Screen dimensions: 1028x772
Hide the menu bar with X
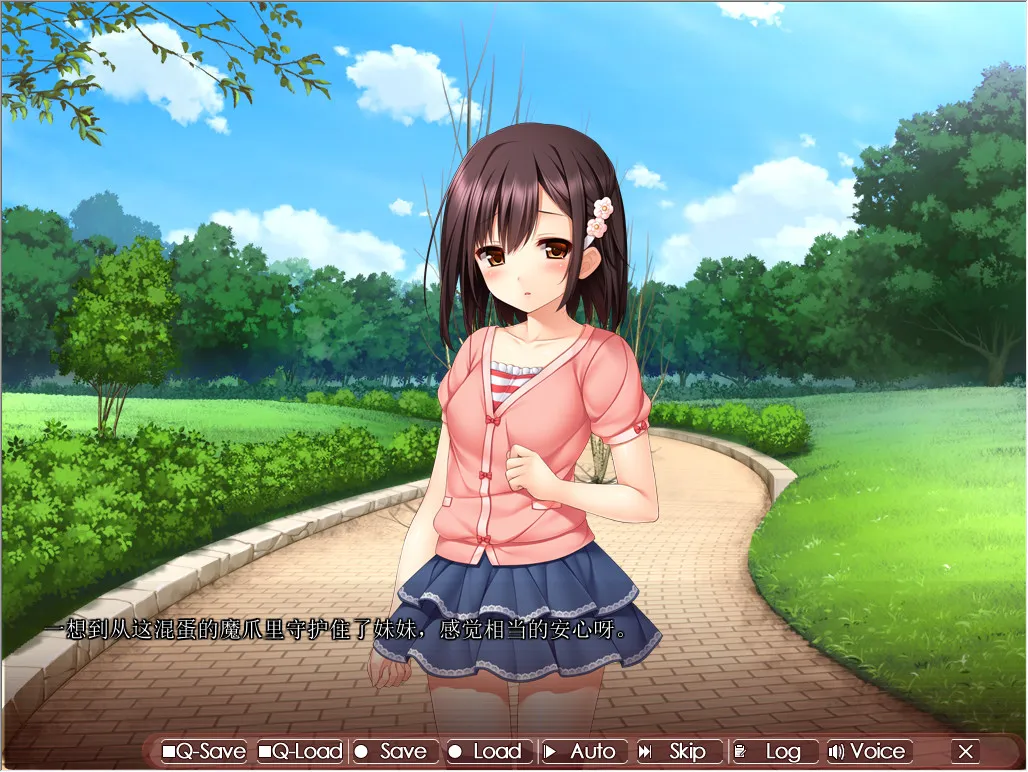click(965, 751)
